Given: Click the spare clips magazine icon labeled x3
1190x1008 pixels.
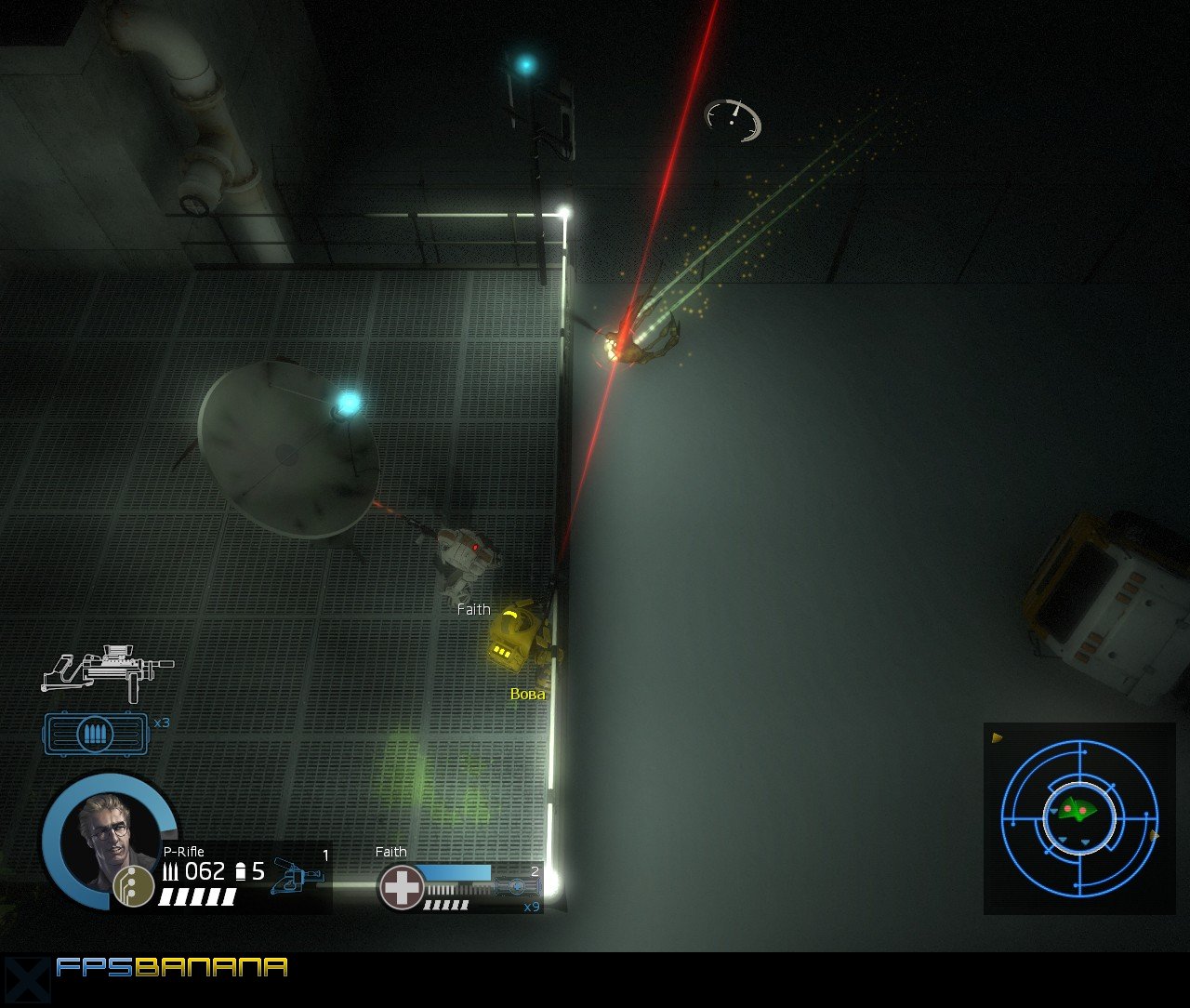Looking at the screenshot, I should 93,733.
